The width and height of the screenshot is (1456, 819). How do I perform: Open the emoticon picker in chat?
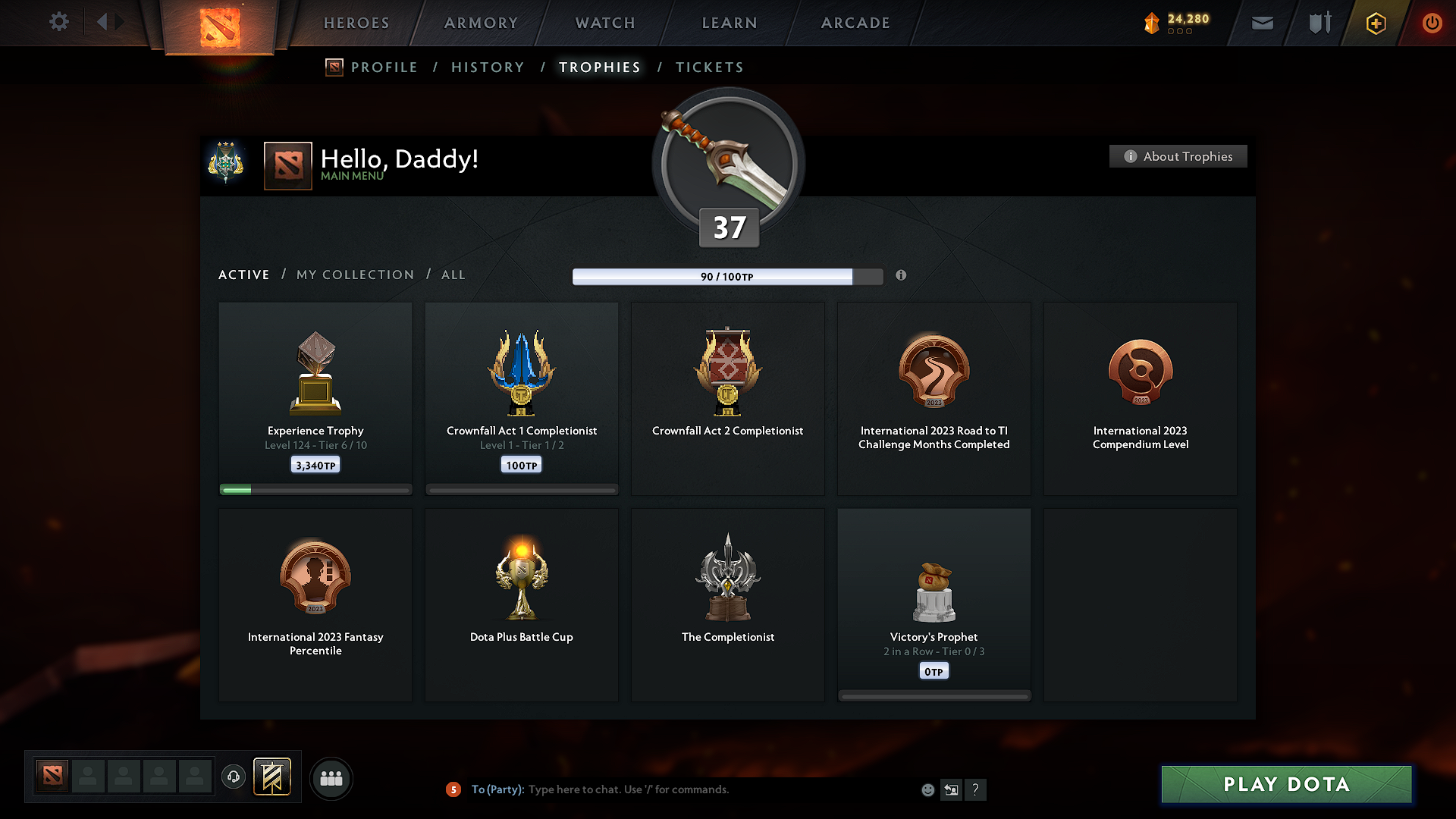pyautogui.click(x=927, y=789)
